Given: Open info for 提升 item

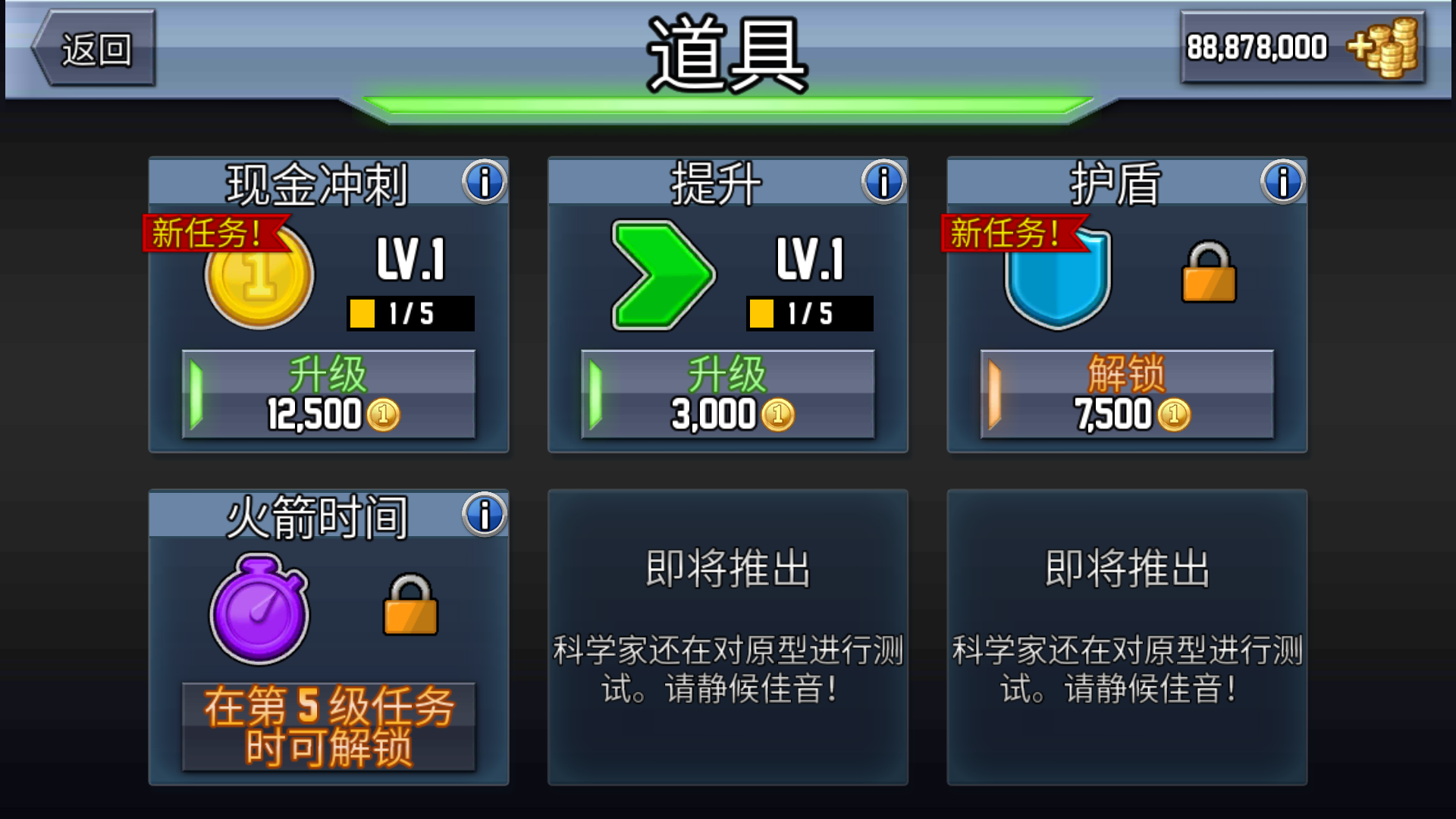Looking at the screenshot, I should click(x=882, y=180).
